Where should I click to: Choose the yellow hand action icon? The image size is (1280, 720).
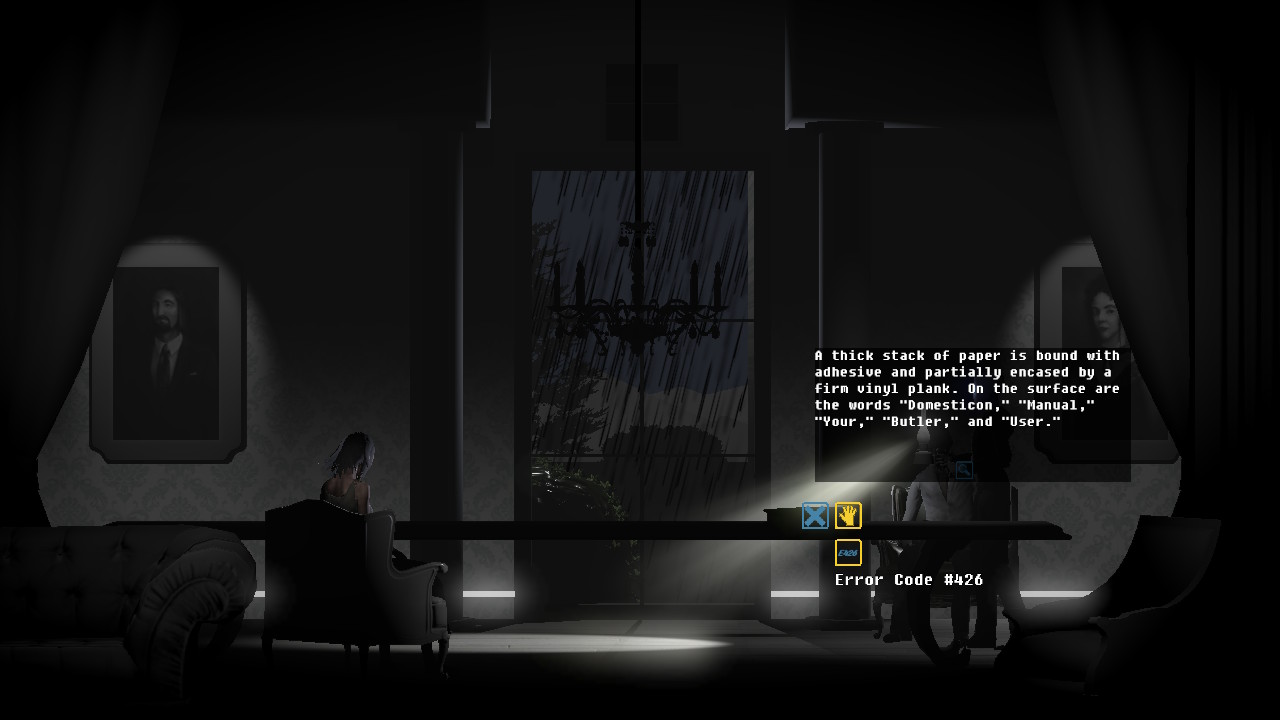(x=848, y=516)
